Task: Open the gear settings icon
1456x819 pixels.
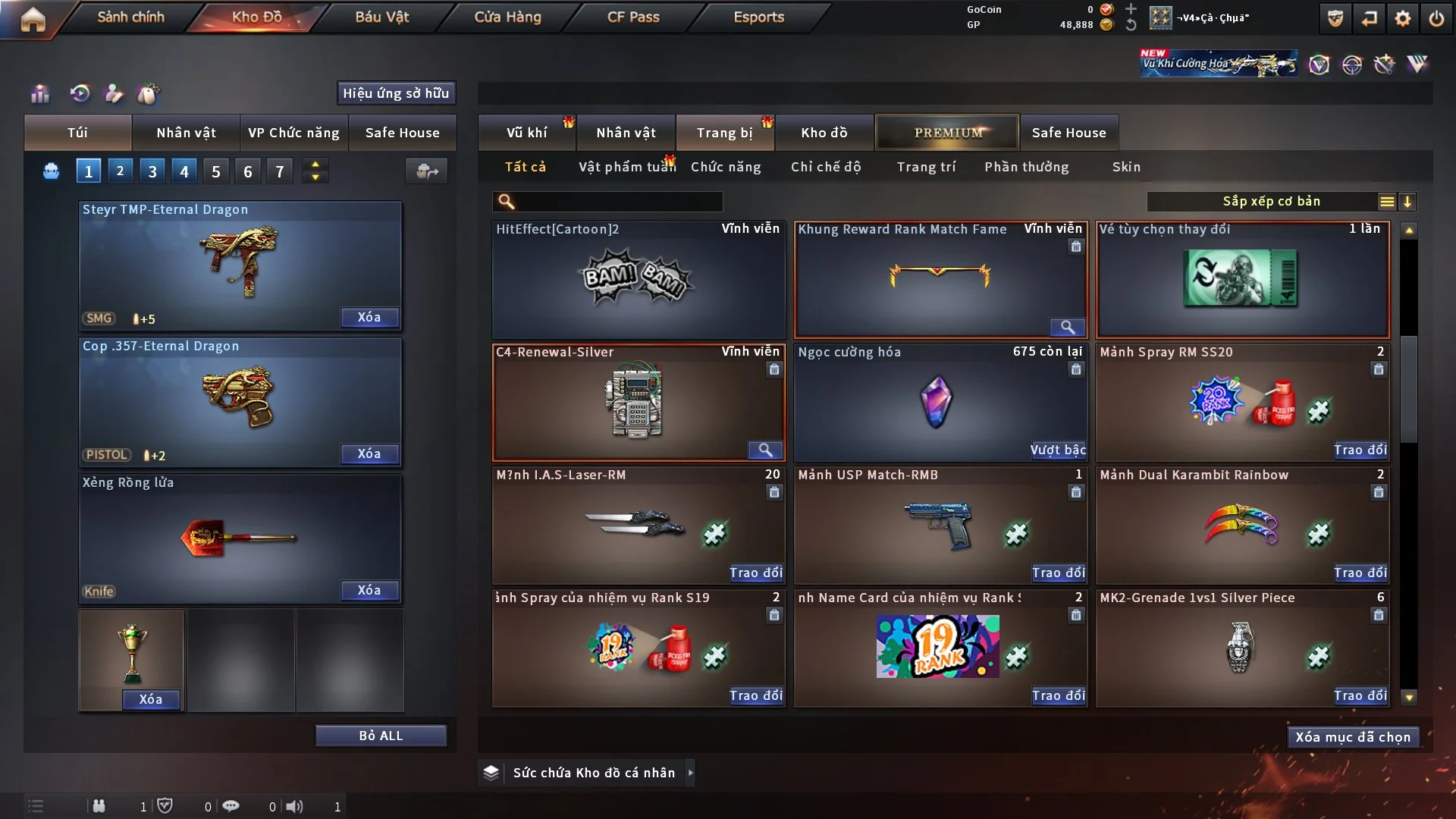Action: click(x=1403, y=18)
